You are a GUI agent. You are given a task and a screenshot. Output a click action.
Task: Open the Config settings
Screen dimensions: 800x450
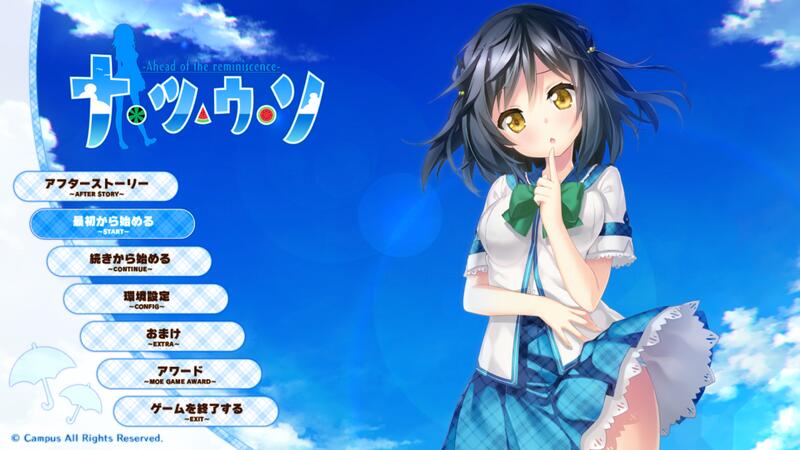[146, 298]
